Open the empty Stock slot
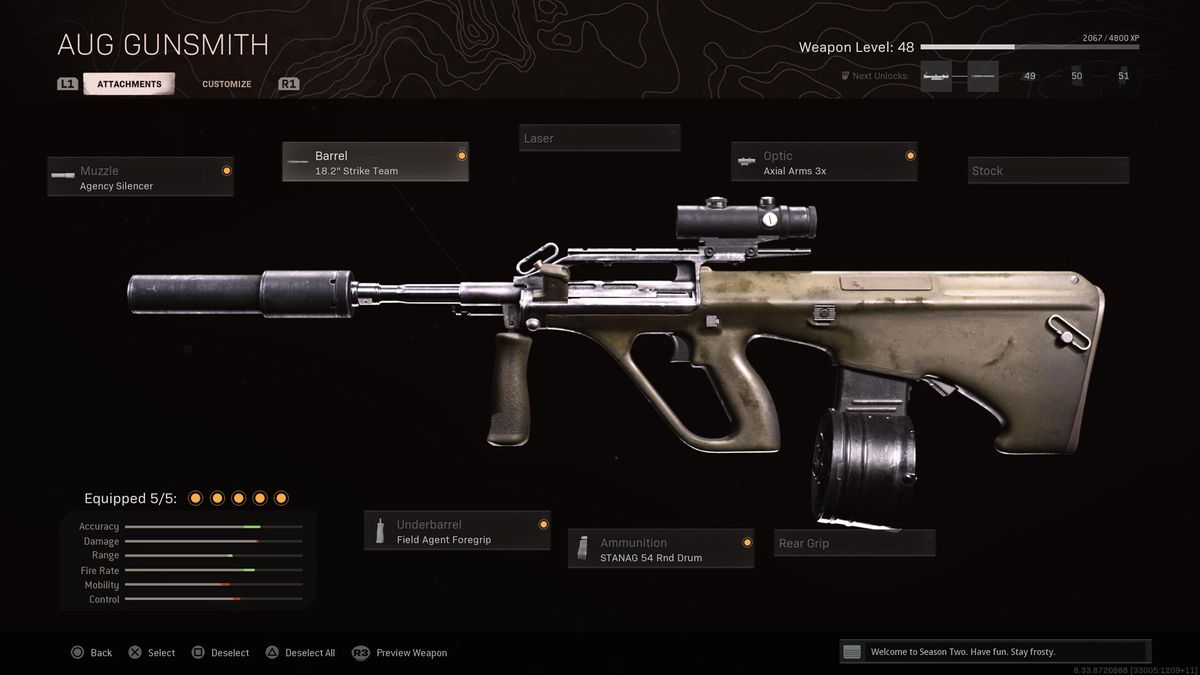This screenshot has width=1200, height=675. (1047, 170)
